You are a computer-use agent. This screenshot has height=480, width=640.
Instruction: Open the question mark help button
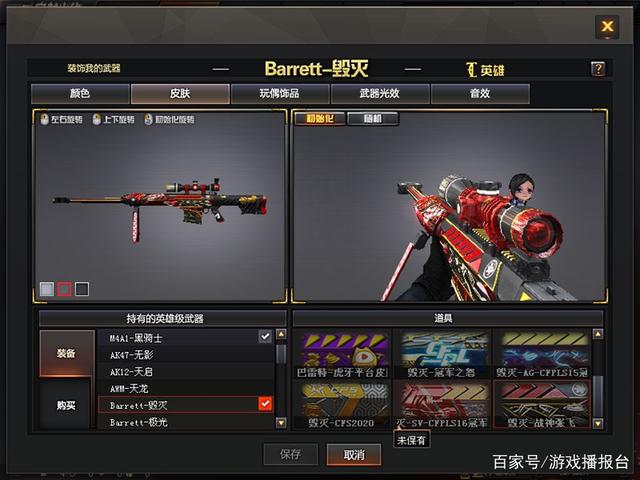click(x=598, y=69)
